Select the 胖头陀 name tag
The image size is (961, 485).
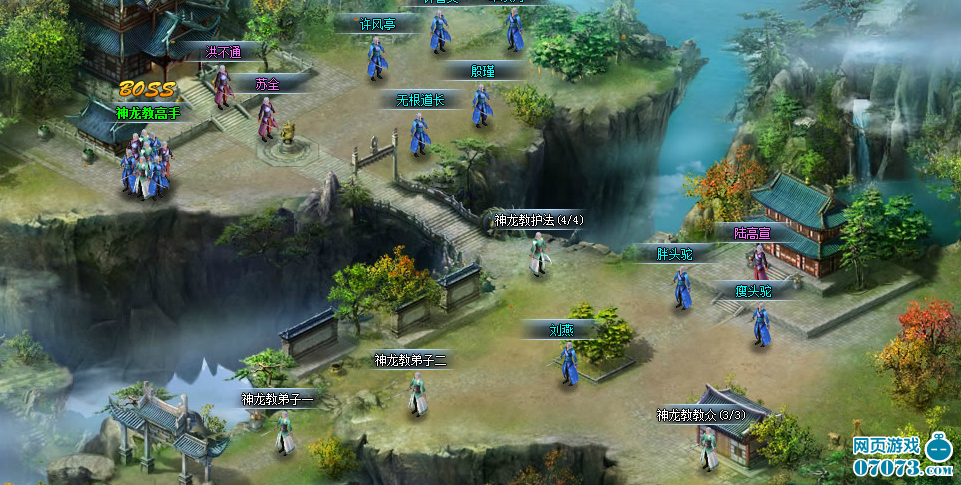click(674, 254)
